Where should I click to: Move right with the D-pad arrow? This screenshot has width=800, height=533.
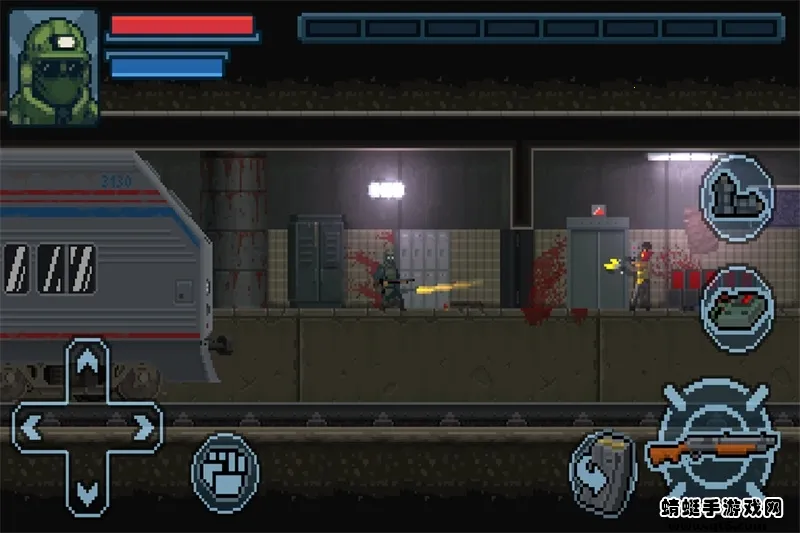(x=143, y=428)
